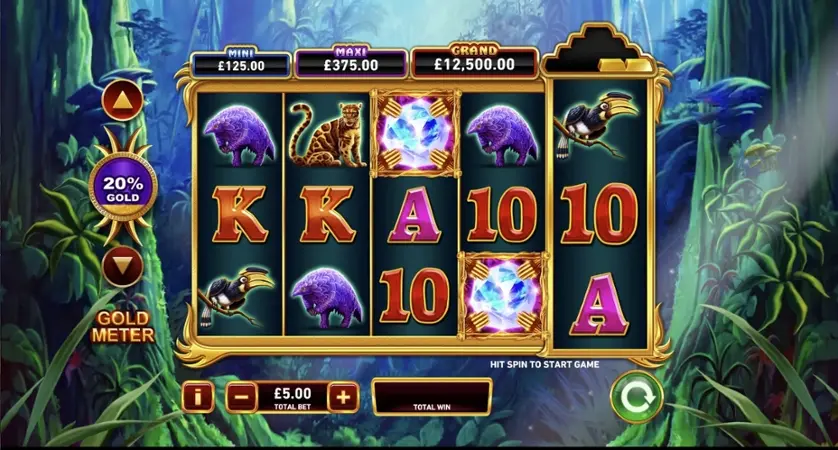Image resolution: width=838 pixels, height=450 pixels.
Task: Hit the green spin button
Action: 636,397
